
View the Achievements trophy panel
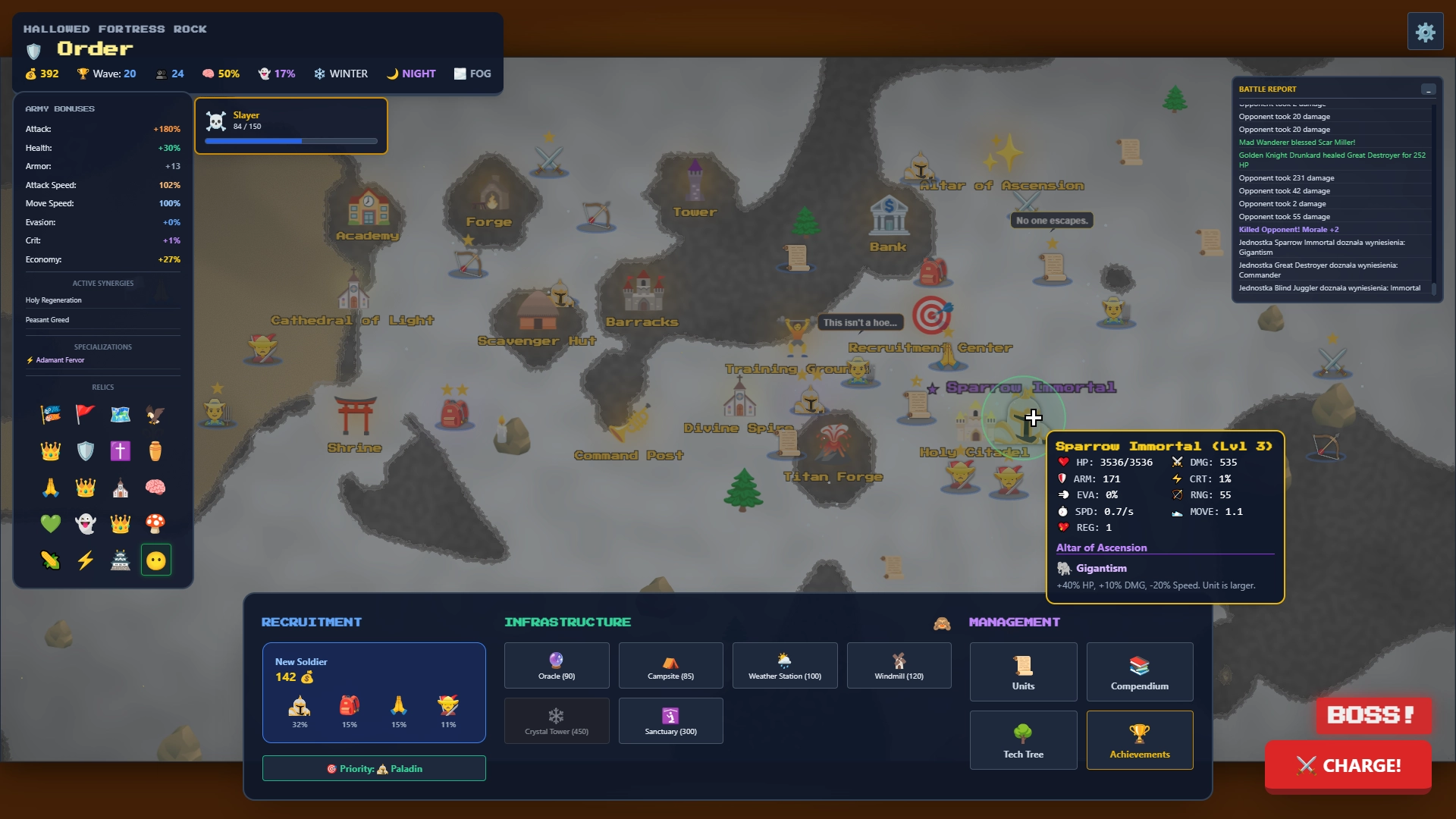click(1139, 739)
